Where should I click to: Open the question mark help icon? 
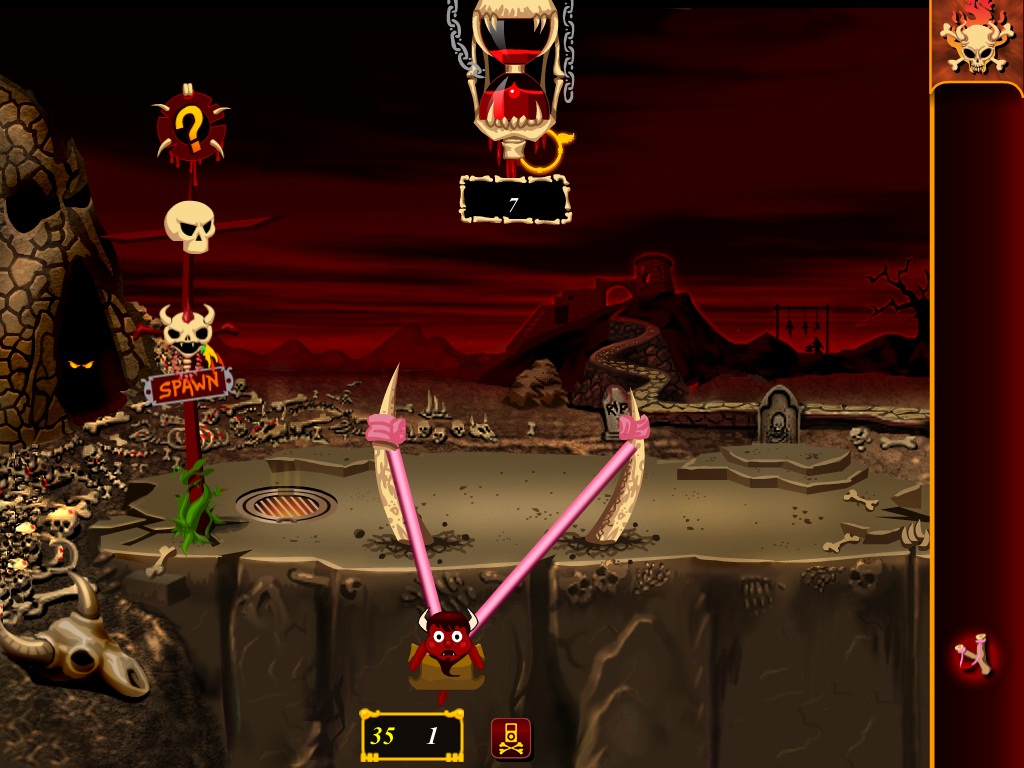point(189,128)
